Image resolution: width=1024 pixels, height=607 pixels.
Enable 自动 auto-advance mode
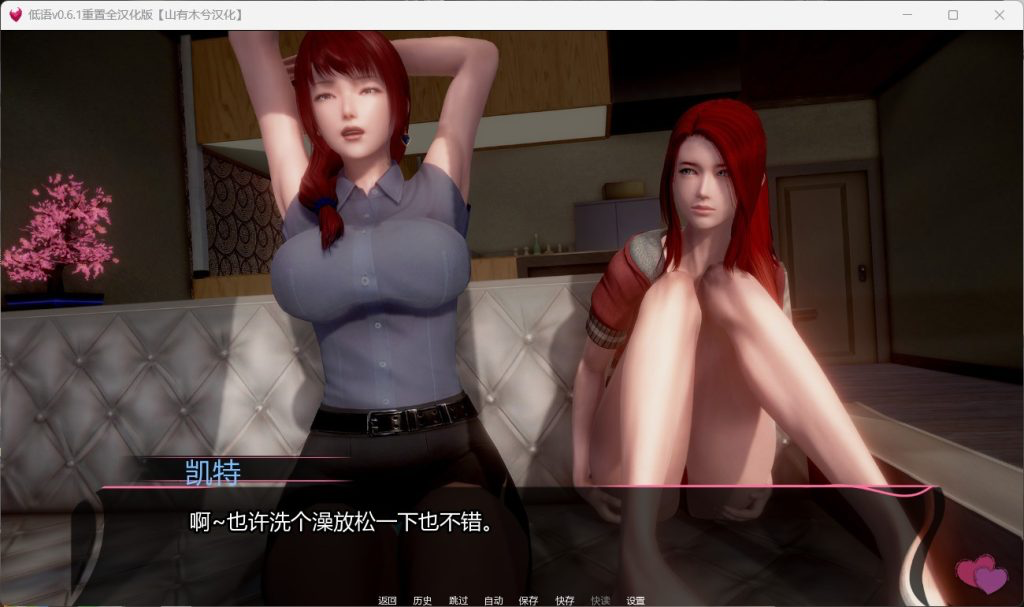pos(493,600)
